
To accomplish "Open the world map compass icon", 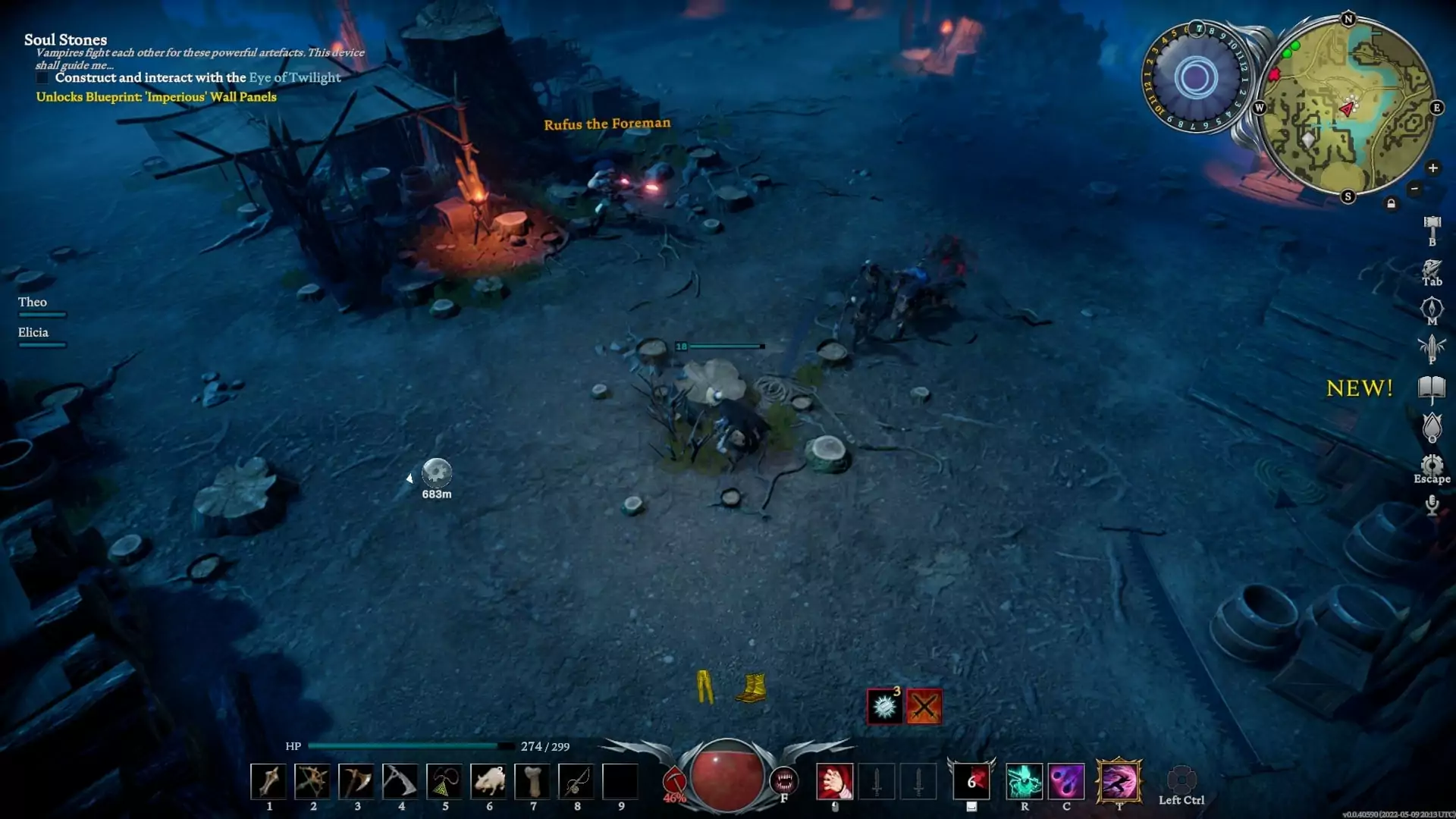I will (x=1432, y=308).
